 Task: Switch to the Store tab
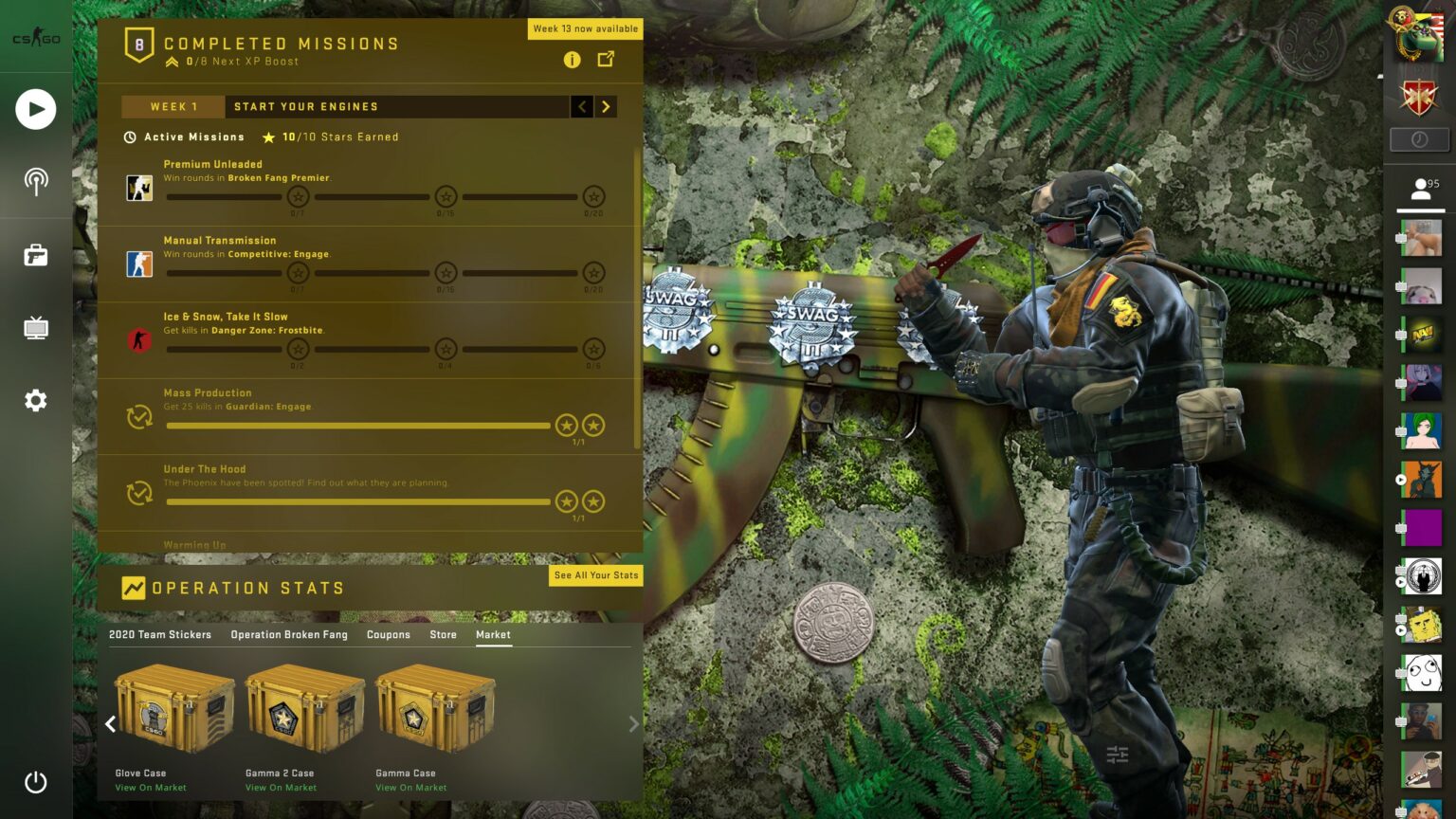pyautogui.click(x=442, y=634)
